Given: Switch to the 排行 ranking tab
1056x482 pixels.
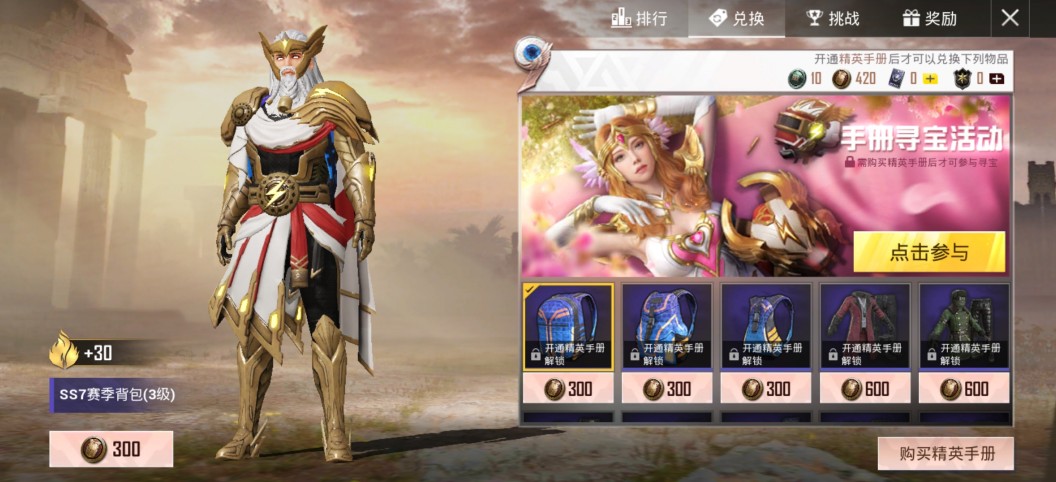Looking at the screenshot, I should tap(638, 18).
